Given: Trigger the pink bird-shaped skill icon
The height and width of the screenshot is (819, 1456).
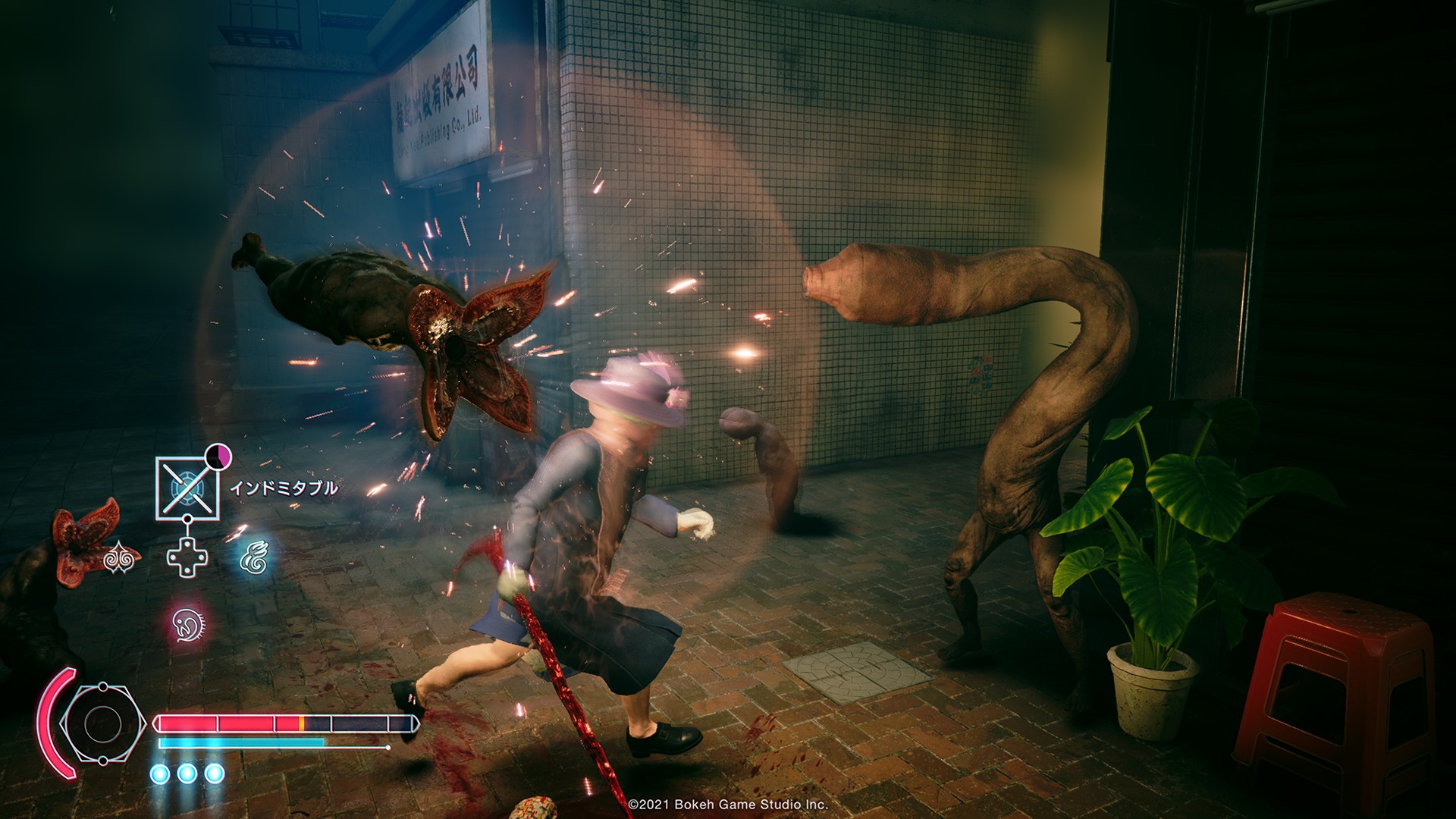Looking at the screenshot, I should [x=187, y=625].
